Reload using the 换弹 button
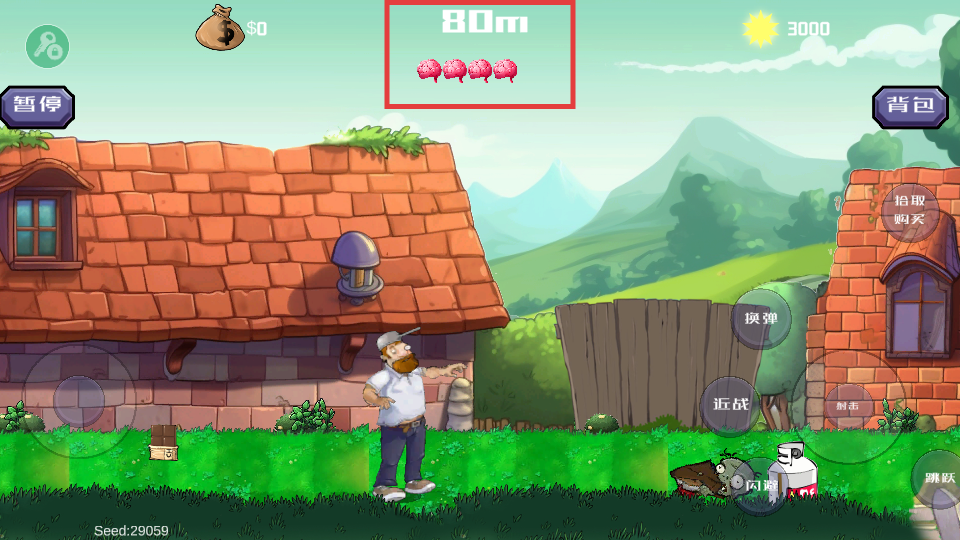This screenshot has width=960, height=540. [x=760, y=319]
